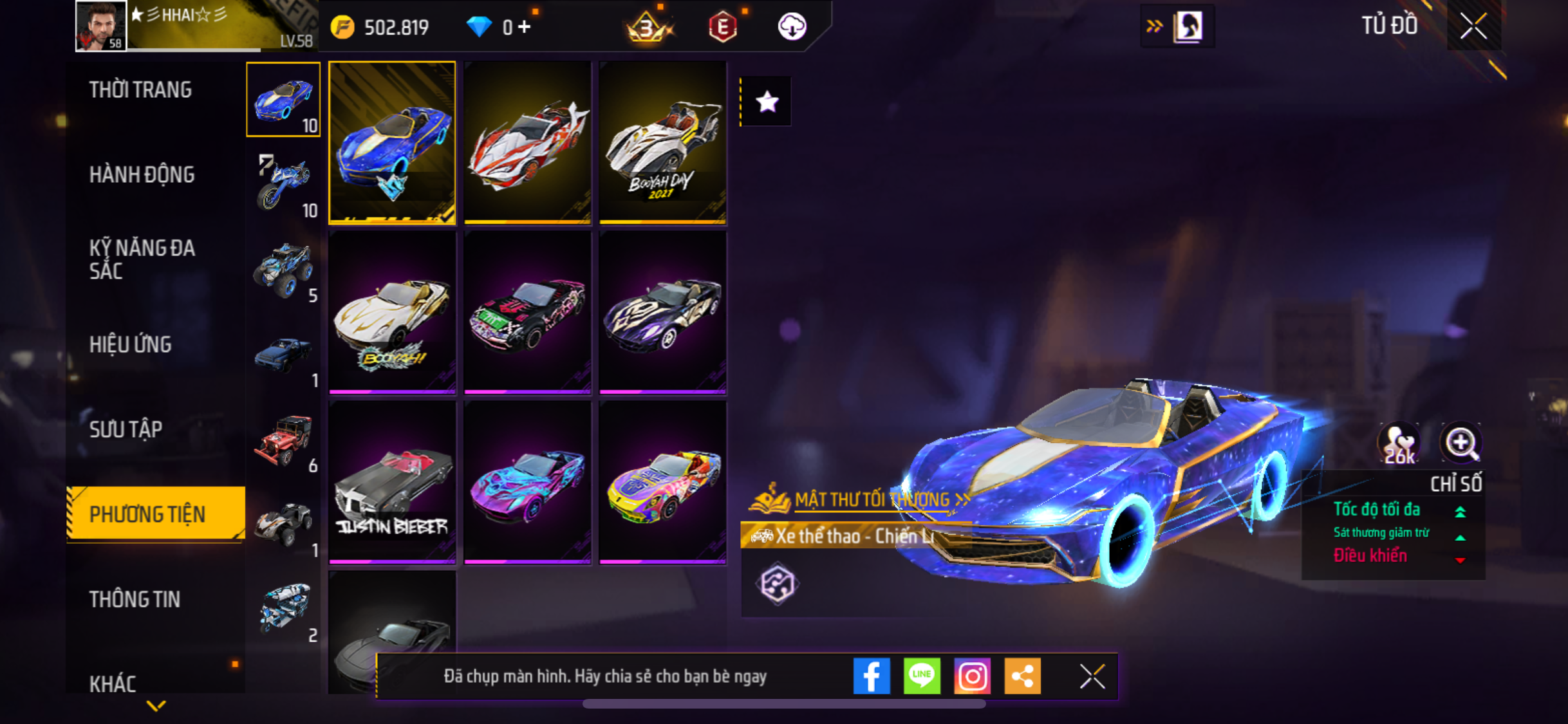Viewport: 1568px width, 724px height.
Task: Select the Booyah Day 2021 car skin
Action: tap(662, 143)
